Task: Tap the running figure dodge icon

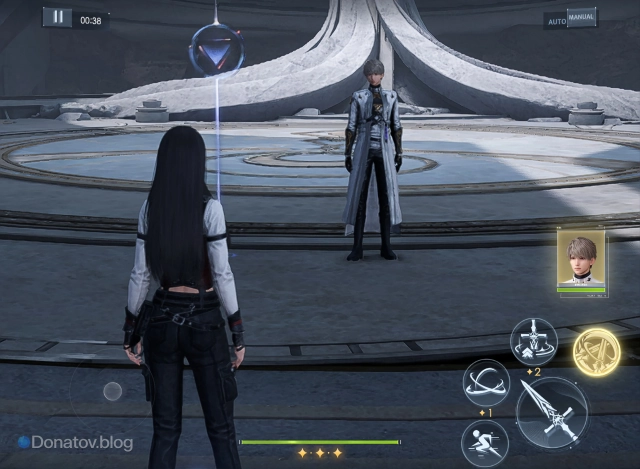Action: click(484, 443)
